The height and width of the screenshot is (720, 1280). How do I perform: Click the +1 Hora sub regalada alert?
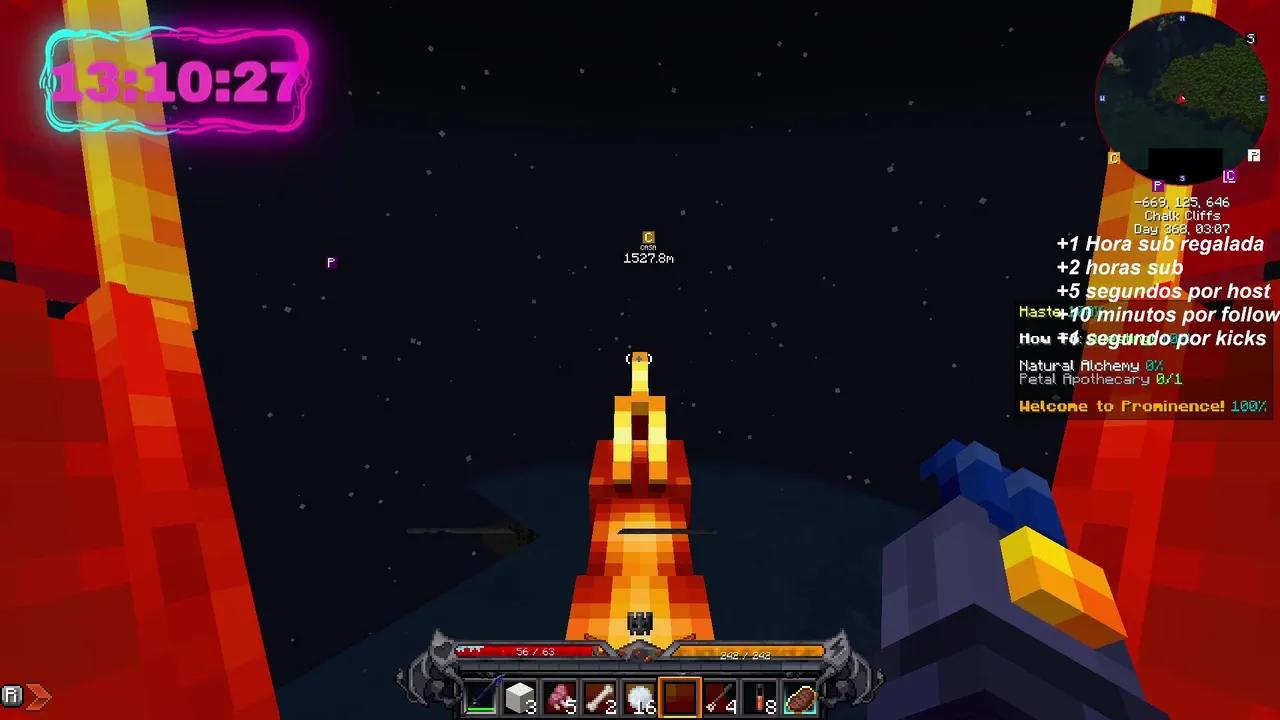1160,244
